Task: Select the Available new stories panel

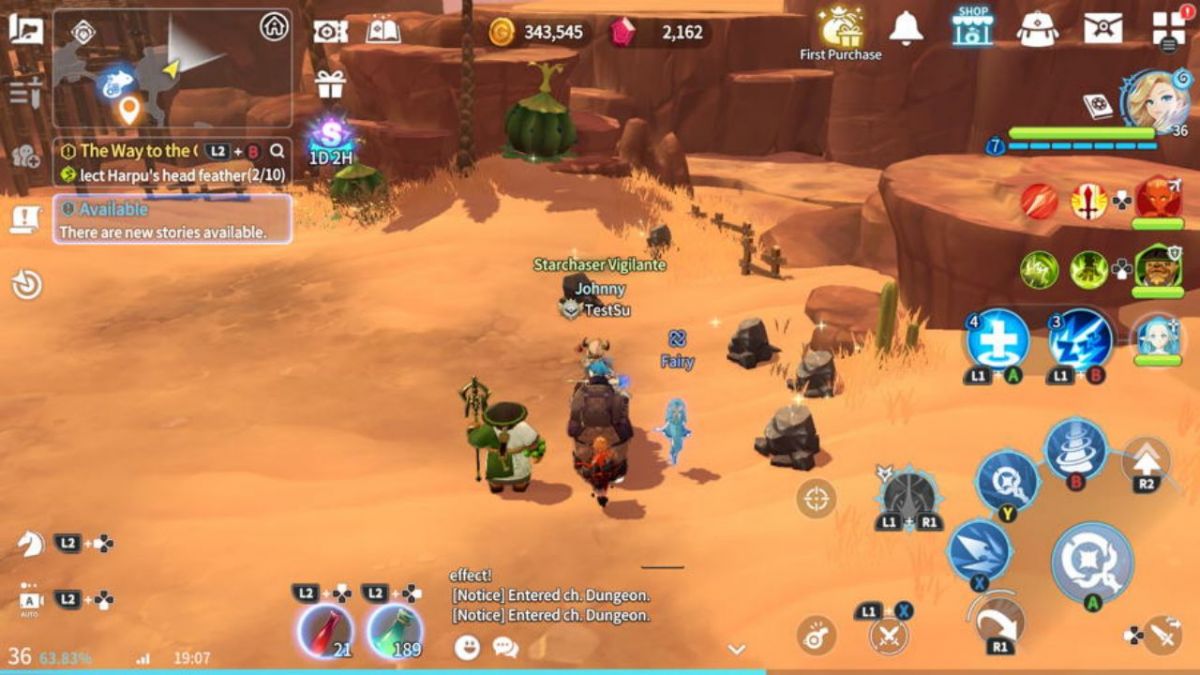Action: (x=172, y=220)
